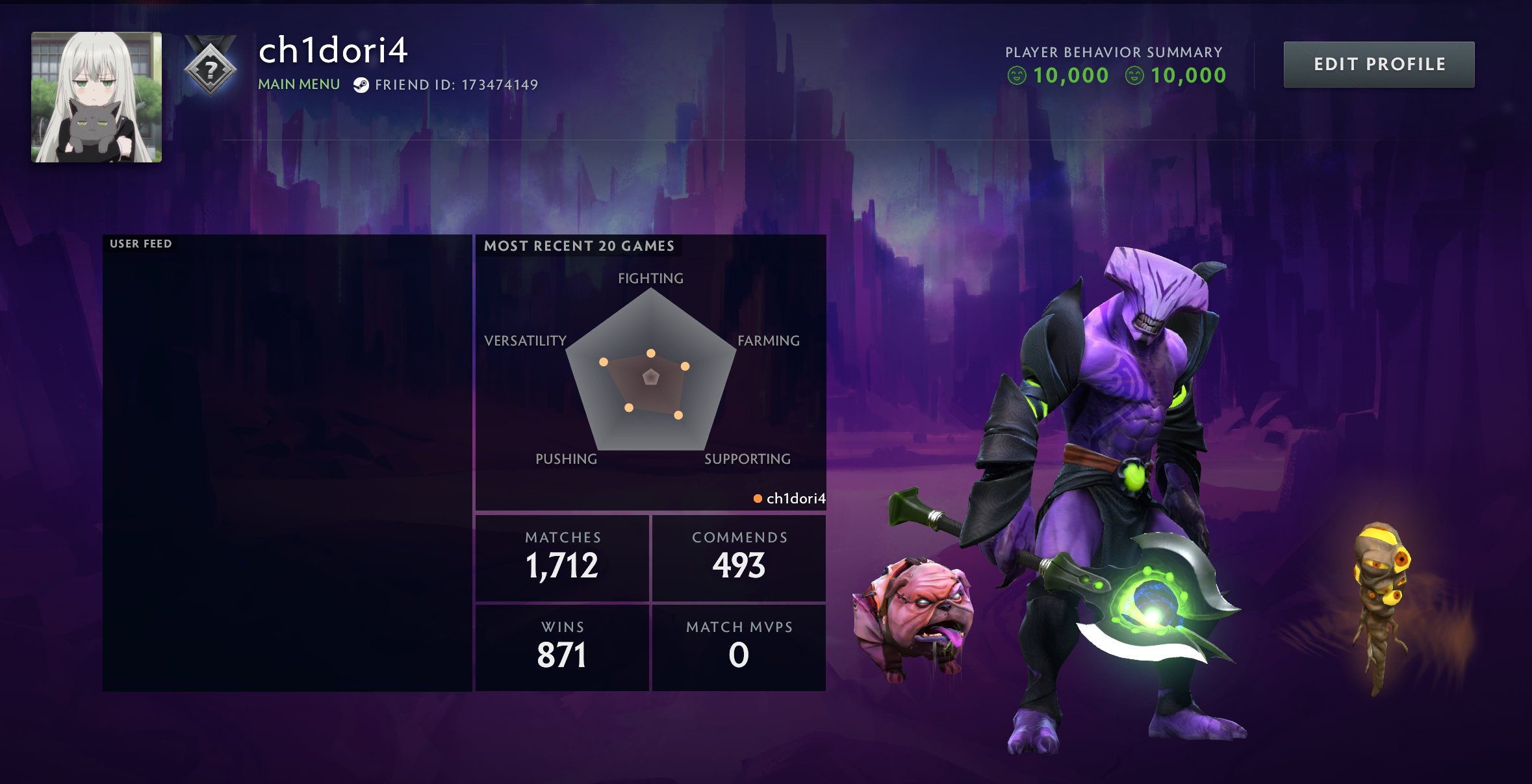Screen dimensions: 1532x784
Task: Select the unknown rank medal badge
Action: click(210, 68)
